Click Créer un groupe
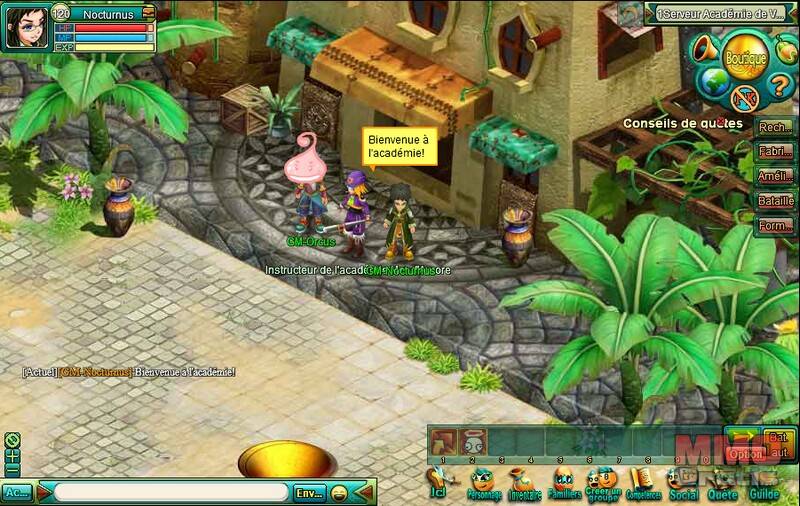800x506 pixels. 604,483
